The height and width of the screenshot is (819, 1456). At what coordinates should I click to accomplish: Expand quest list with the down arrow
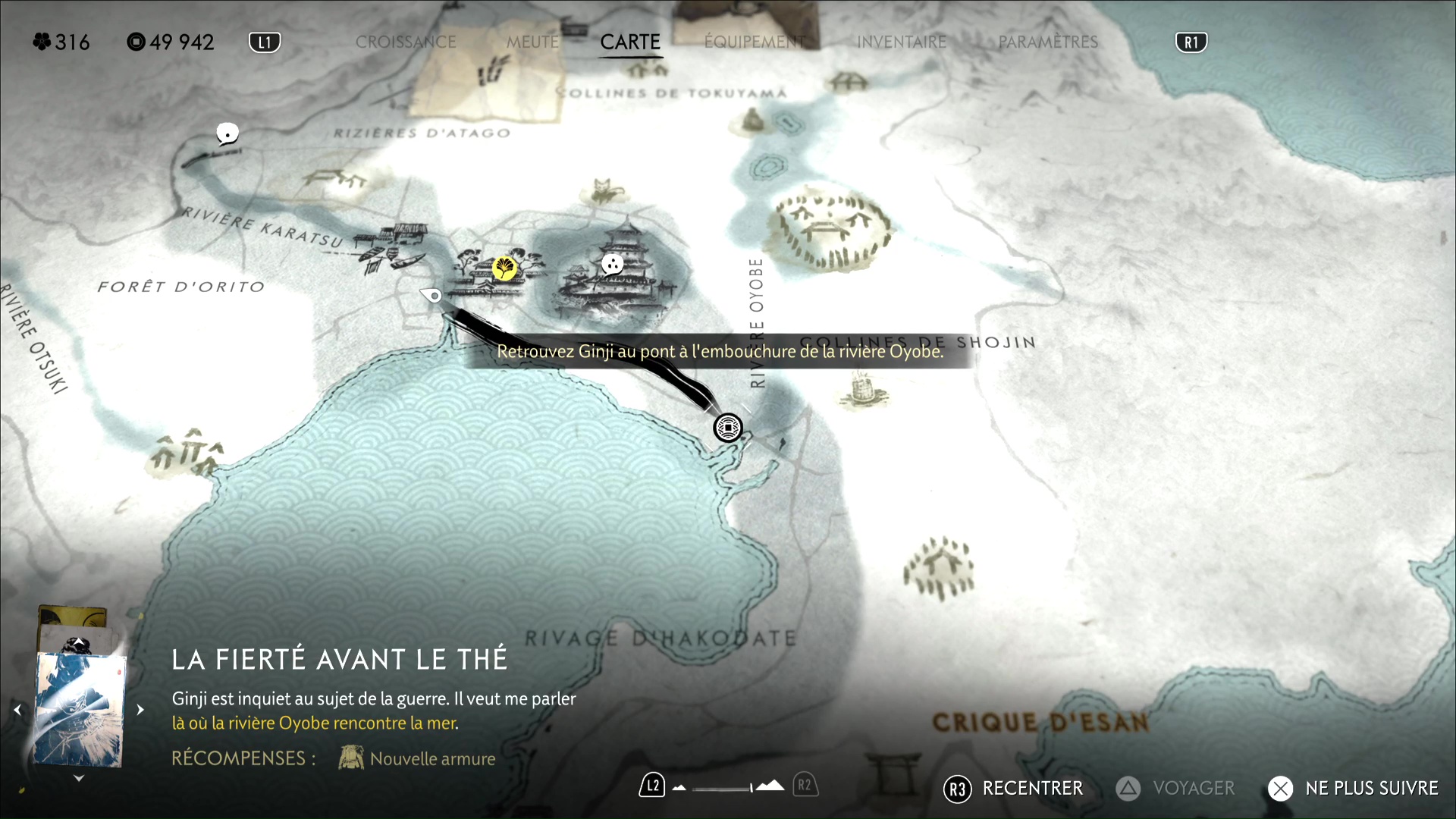click(x=79, y=778)
